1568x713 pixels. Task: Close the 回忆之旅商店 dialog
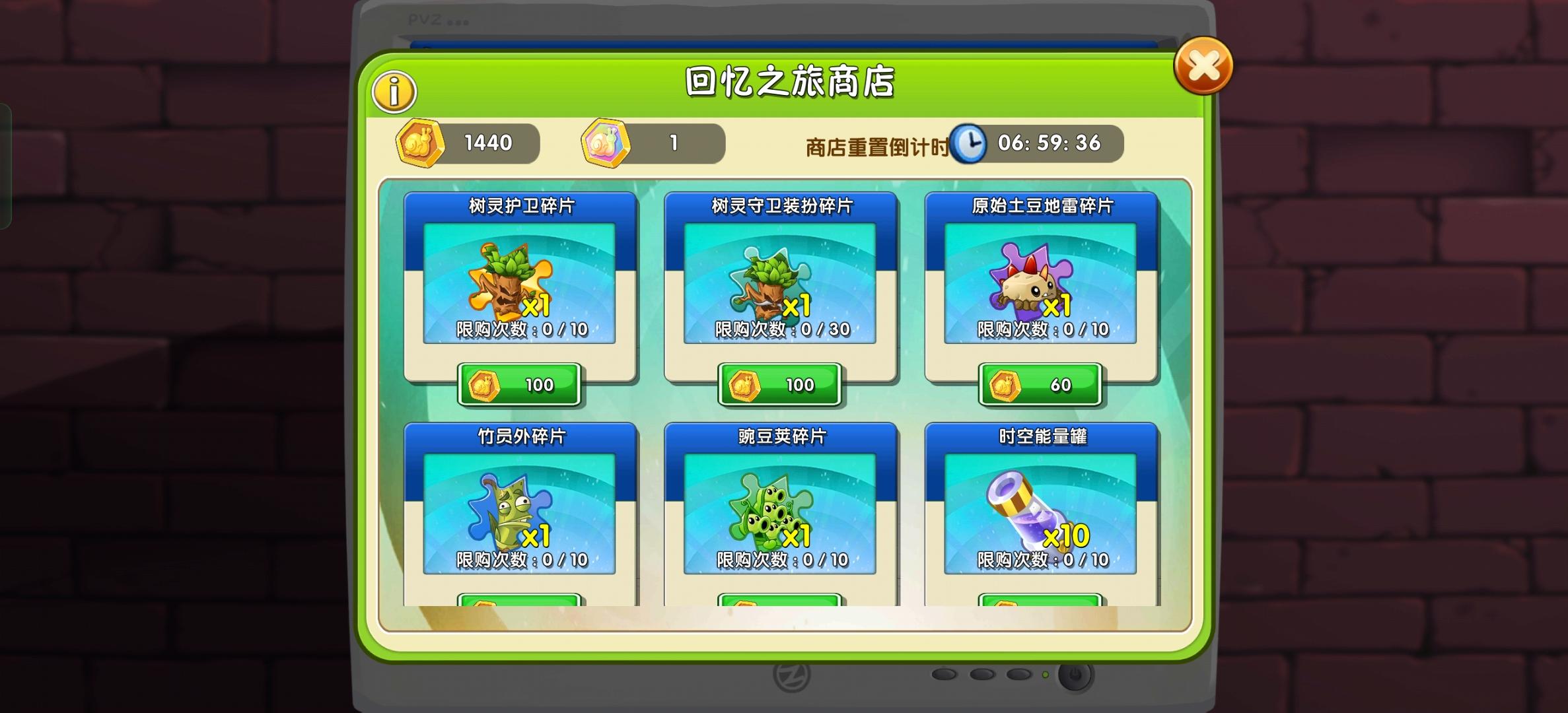pyautogui.click(x=1202, y=64)
